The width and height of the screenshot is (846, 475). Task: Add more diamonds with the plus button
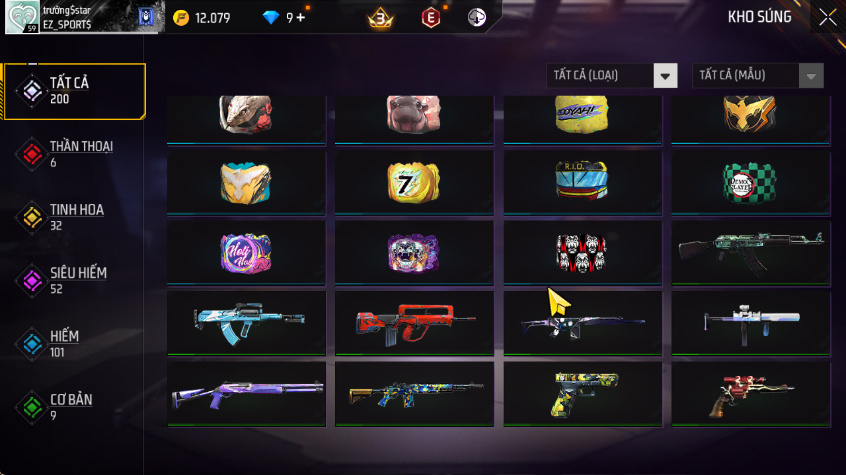301,18
